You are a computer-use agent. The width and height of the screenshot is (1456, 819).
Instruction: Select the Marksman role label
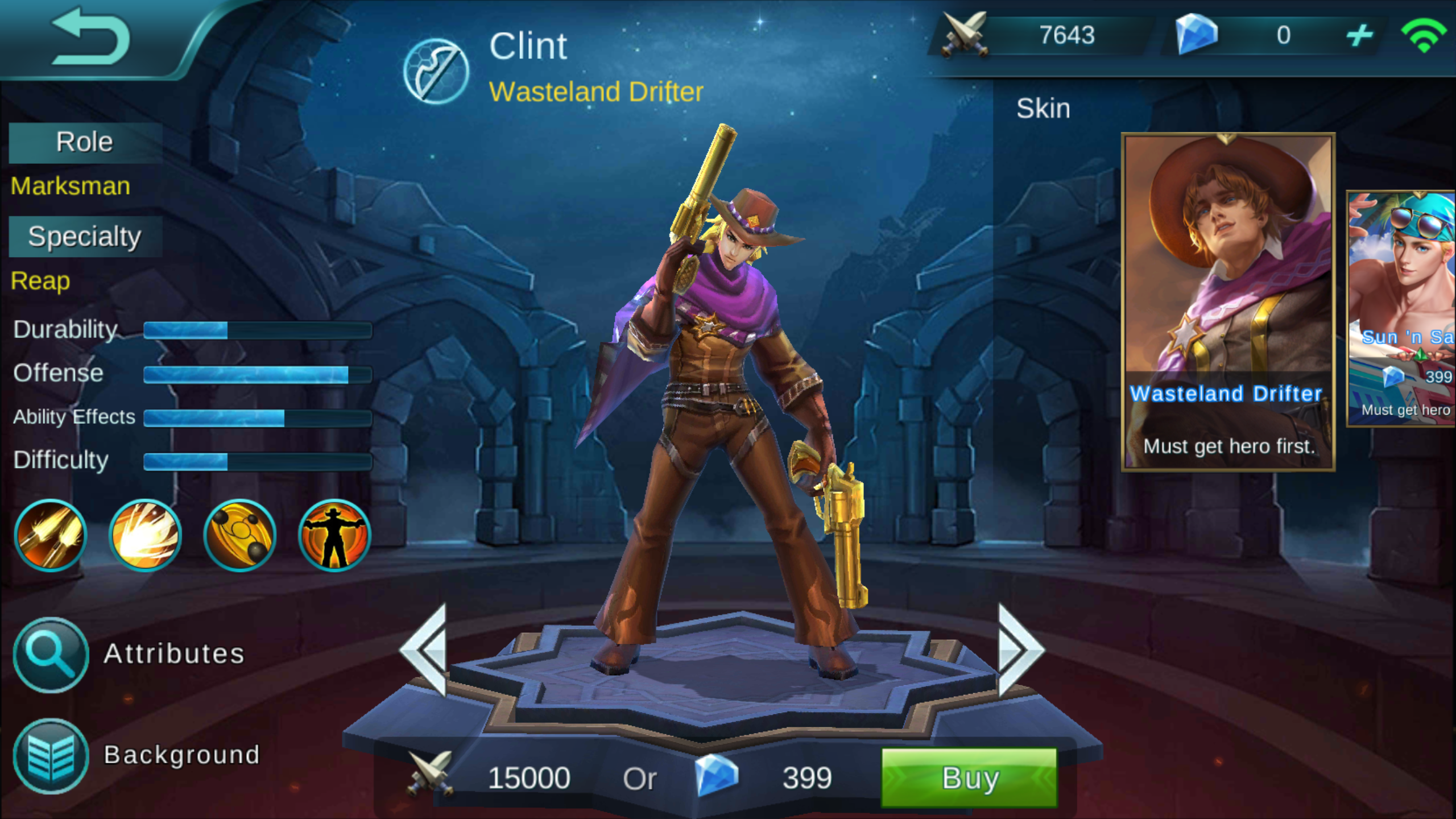click(x=69, y=185)
